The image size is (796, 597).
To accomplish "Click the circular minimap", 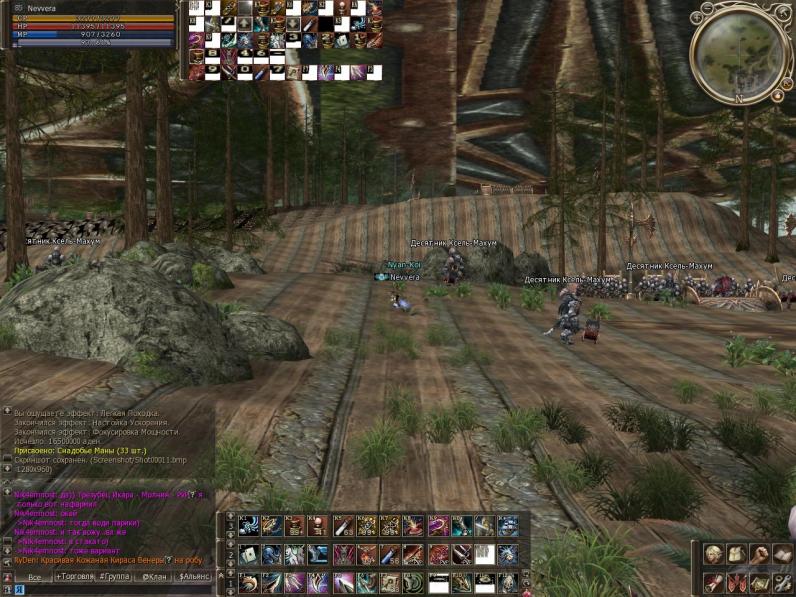I will point(741,54).
